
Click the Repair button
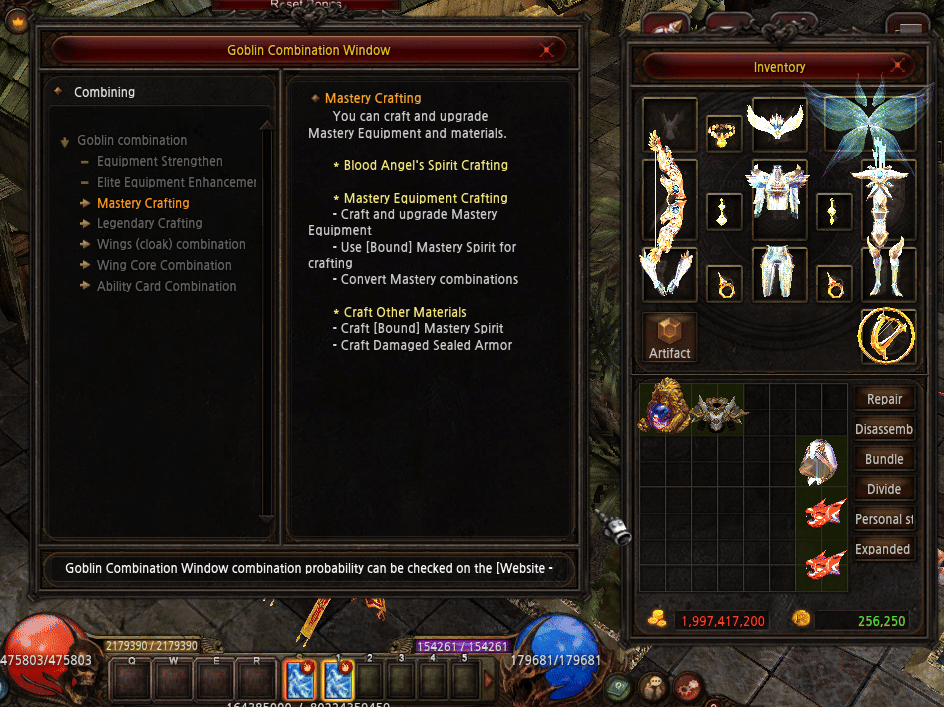click(884, 399)
